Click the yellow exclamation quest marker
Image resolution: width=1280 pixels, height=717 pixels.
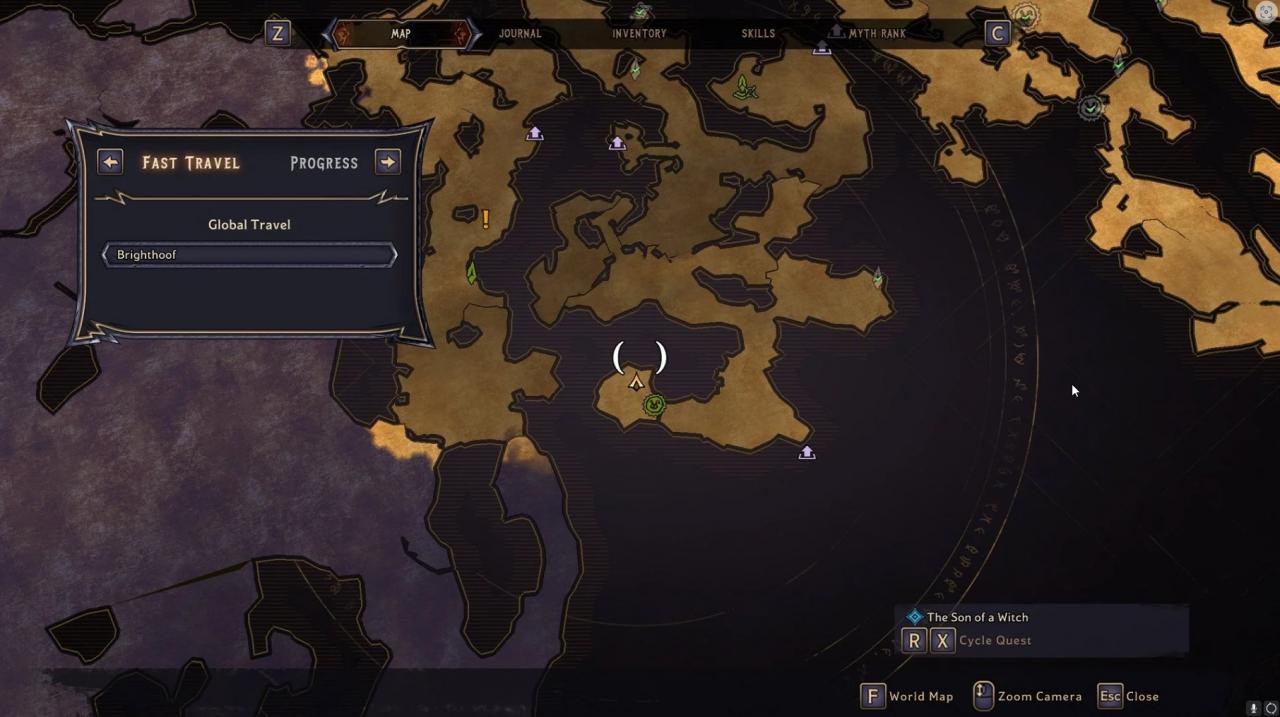486,218
